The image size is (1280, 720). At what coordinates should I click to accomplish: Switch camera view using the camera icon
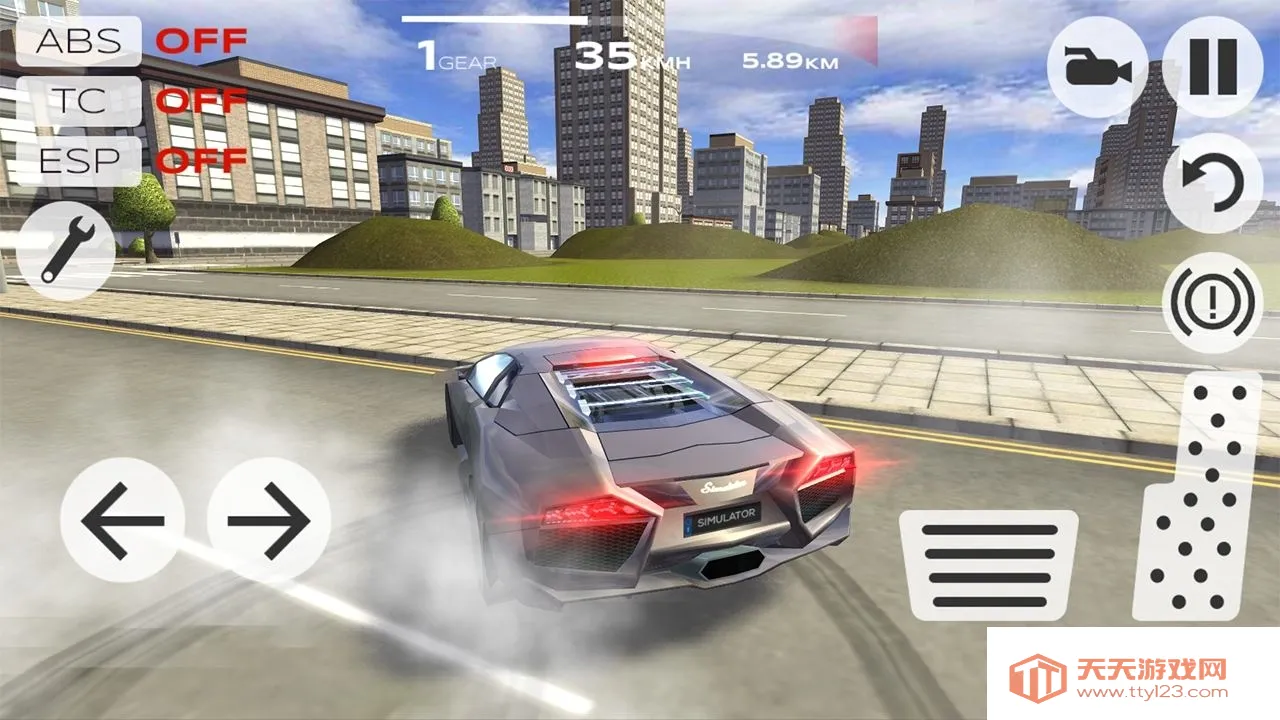pyautogui.click(x=1096, y=67)
